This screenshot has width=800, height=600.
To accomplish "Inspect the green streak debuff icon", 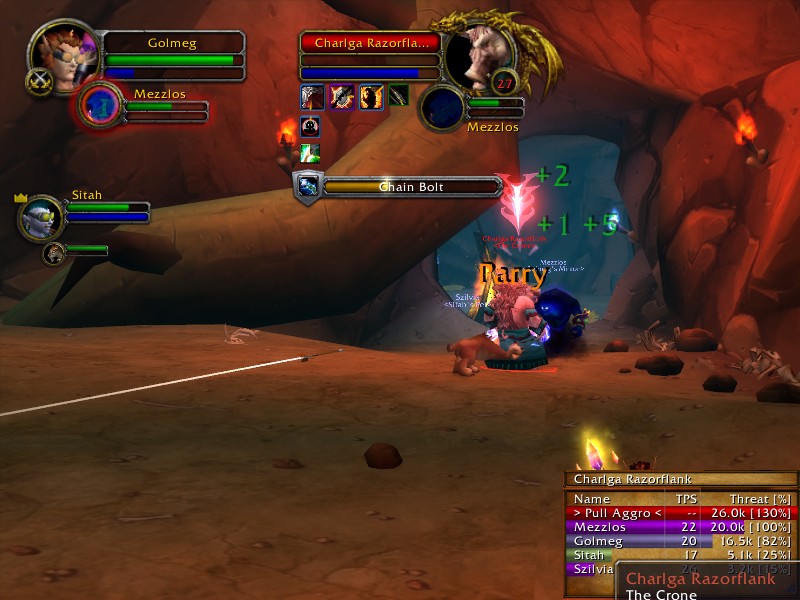I will click(311, 153).
